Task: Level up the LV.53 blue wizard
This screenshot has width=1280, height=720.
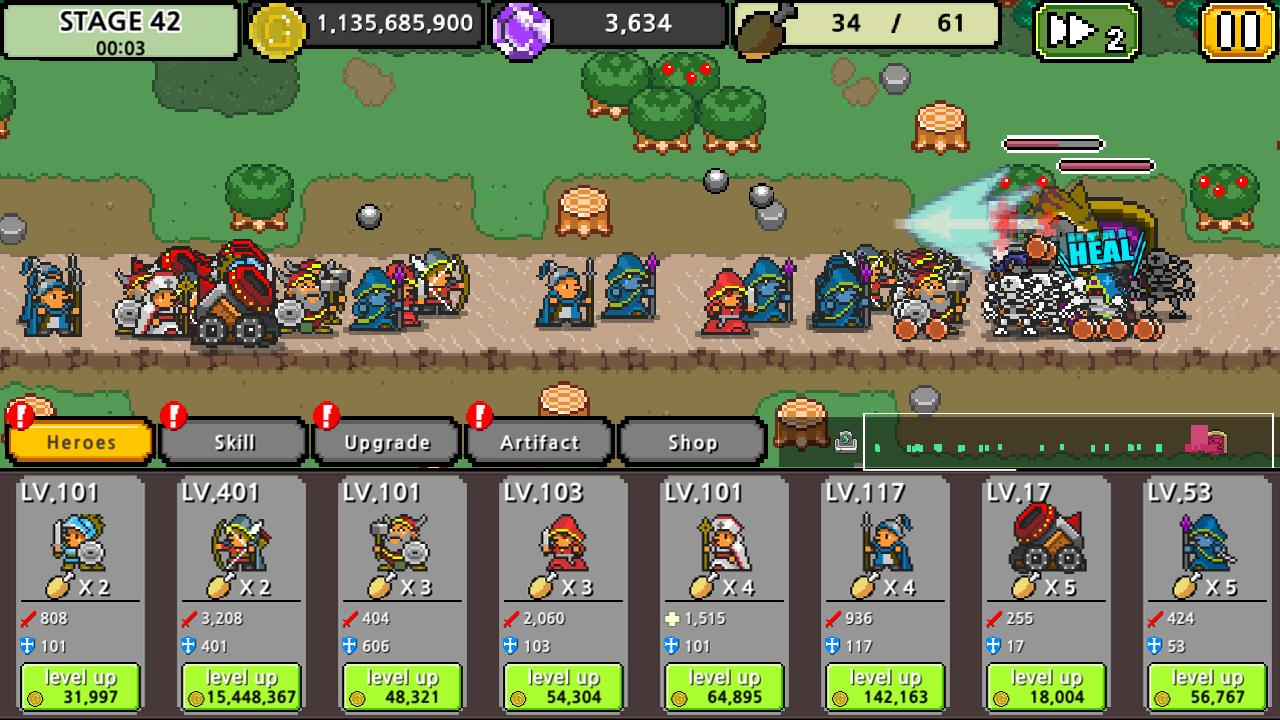Action: pyautogui.click(x=1207, y=687)
